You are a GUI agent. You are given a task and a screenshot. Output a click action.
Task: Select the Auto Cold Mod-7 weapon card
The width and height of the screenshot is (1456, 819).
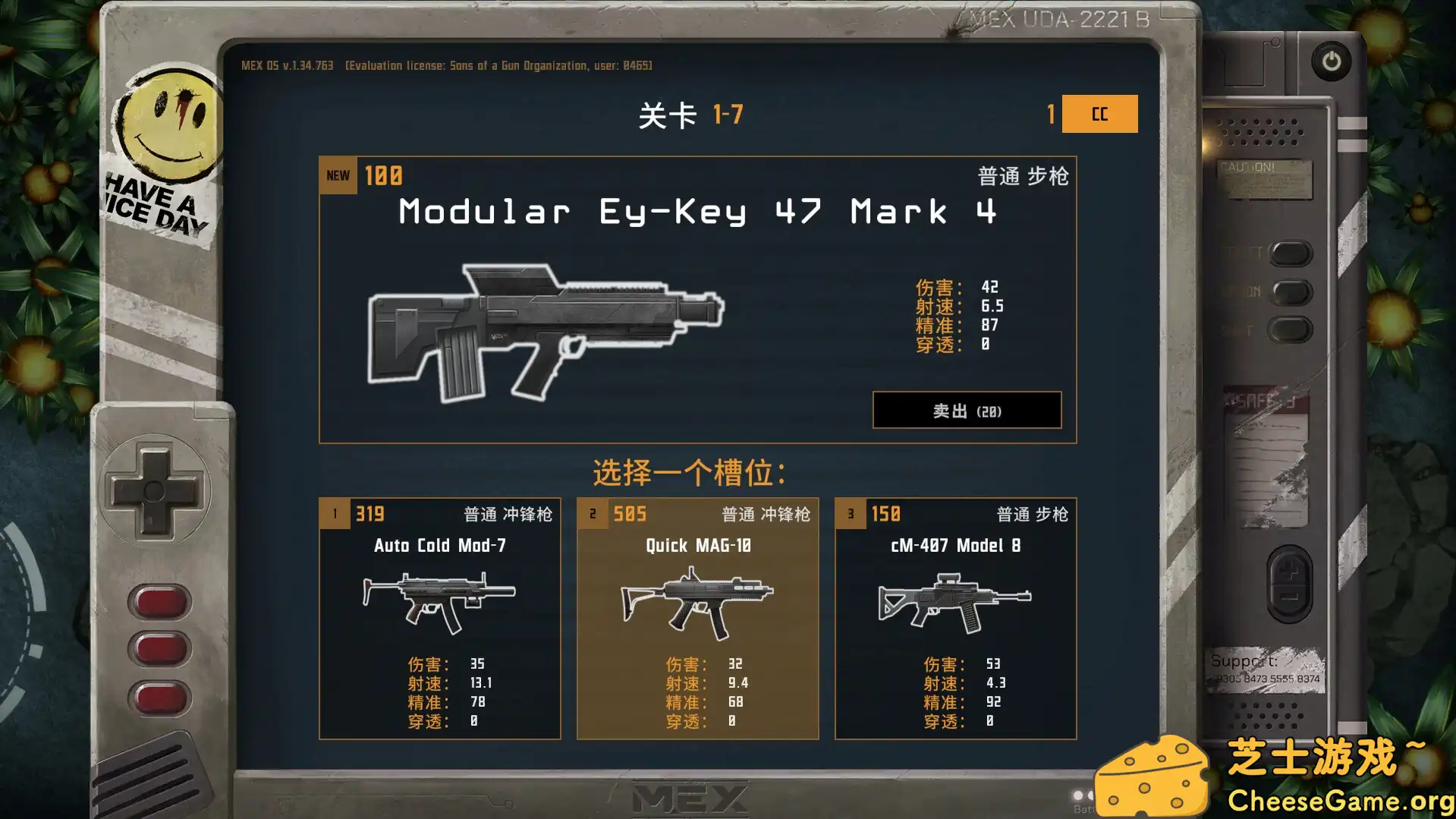click(x=440, y=617)
